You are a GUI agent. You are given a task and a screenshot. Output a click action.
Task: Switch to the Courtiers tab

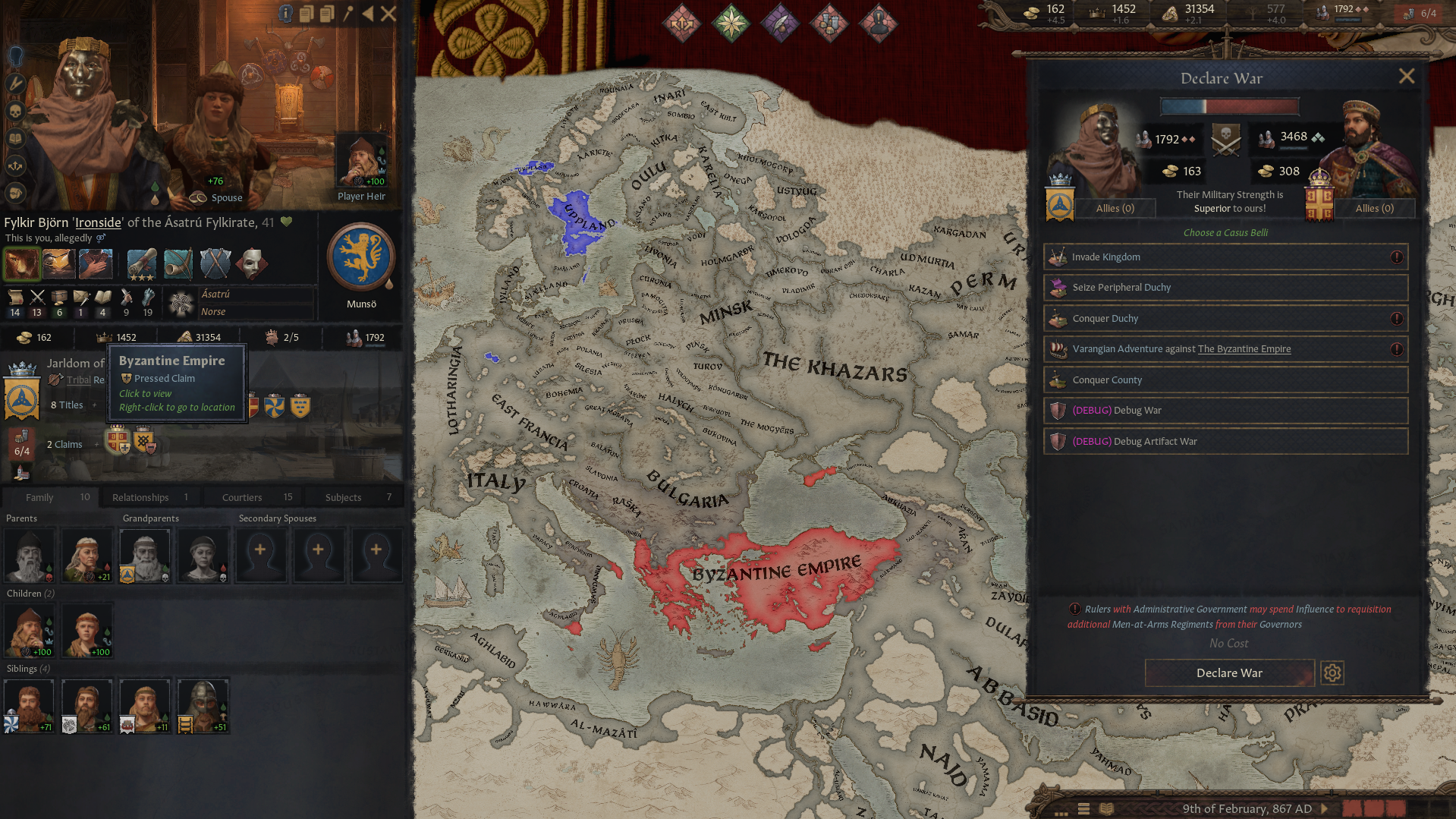(x=252, y=497)
